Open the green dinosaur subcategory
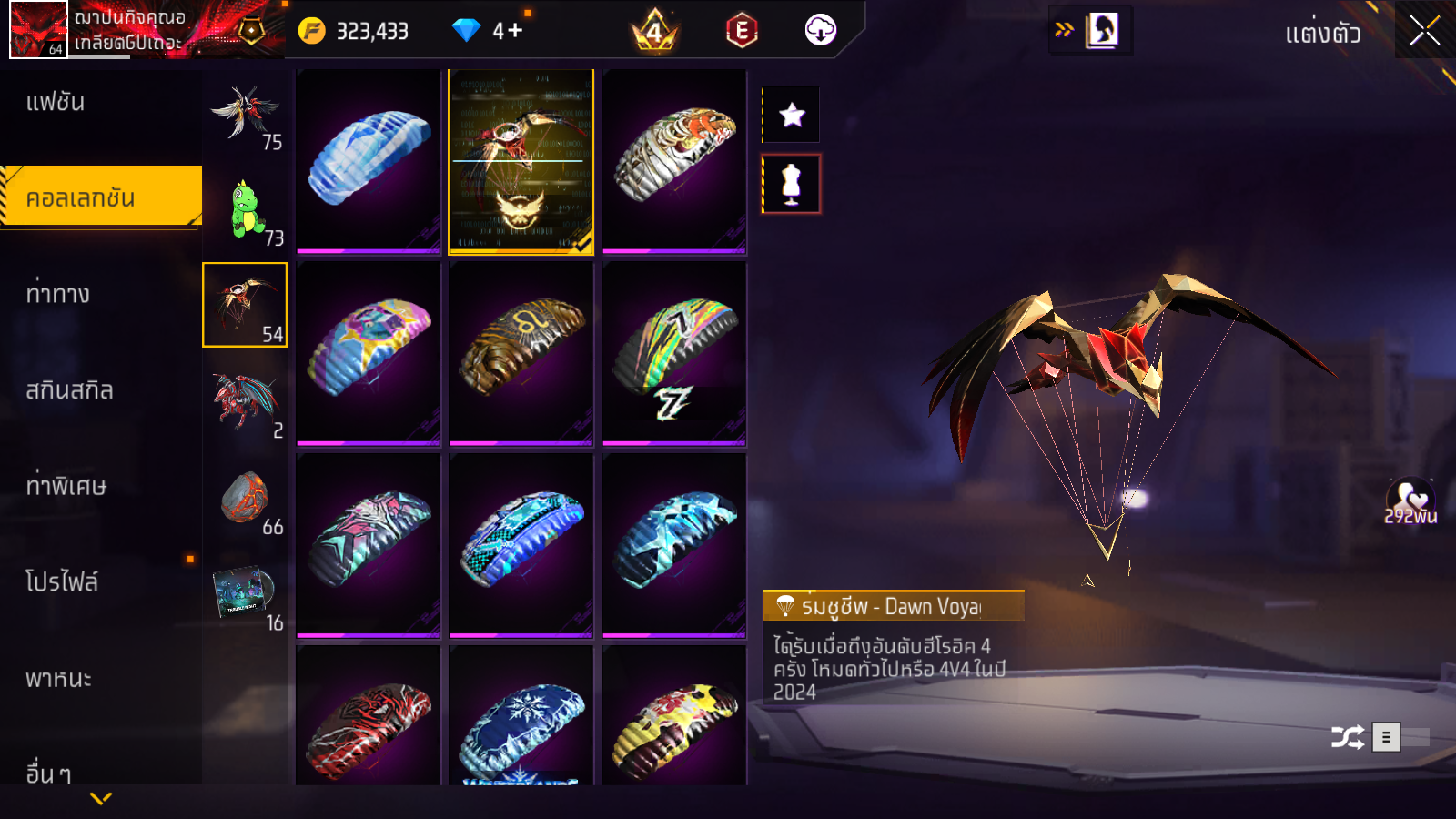Viewport: 1456px width, 819px height. click(x=245, y=209)
